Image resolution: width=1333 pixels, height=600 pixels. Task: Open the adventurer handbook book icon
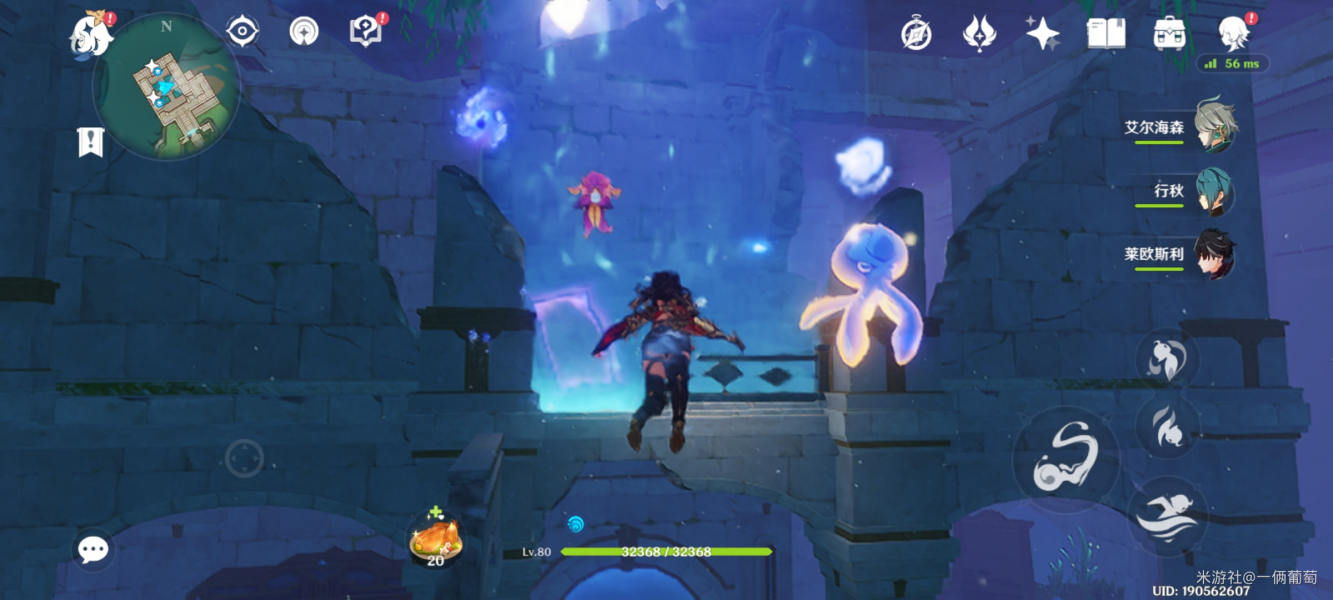click(1106, 34)
